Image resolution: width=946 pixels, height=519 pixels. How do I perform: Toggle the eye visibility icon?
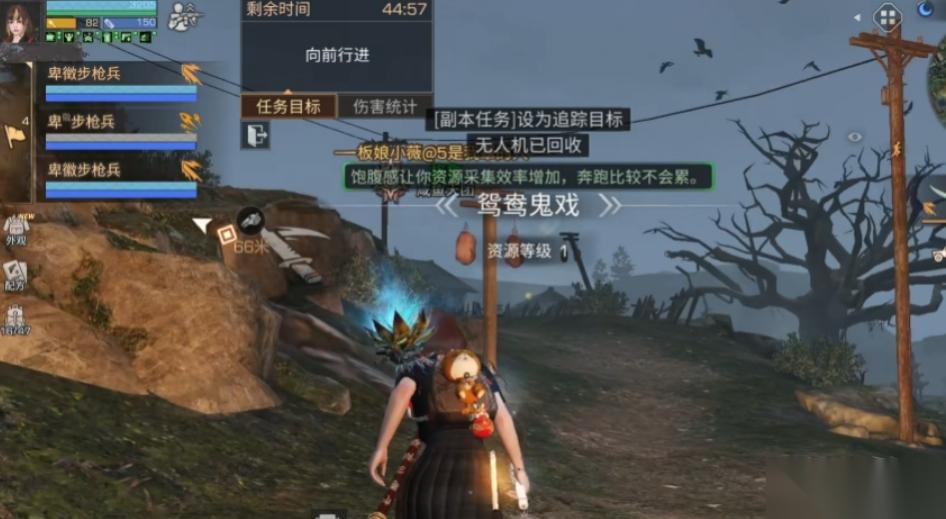click(x=854, y=137)
